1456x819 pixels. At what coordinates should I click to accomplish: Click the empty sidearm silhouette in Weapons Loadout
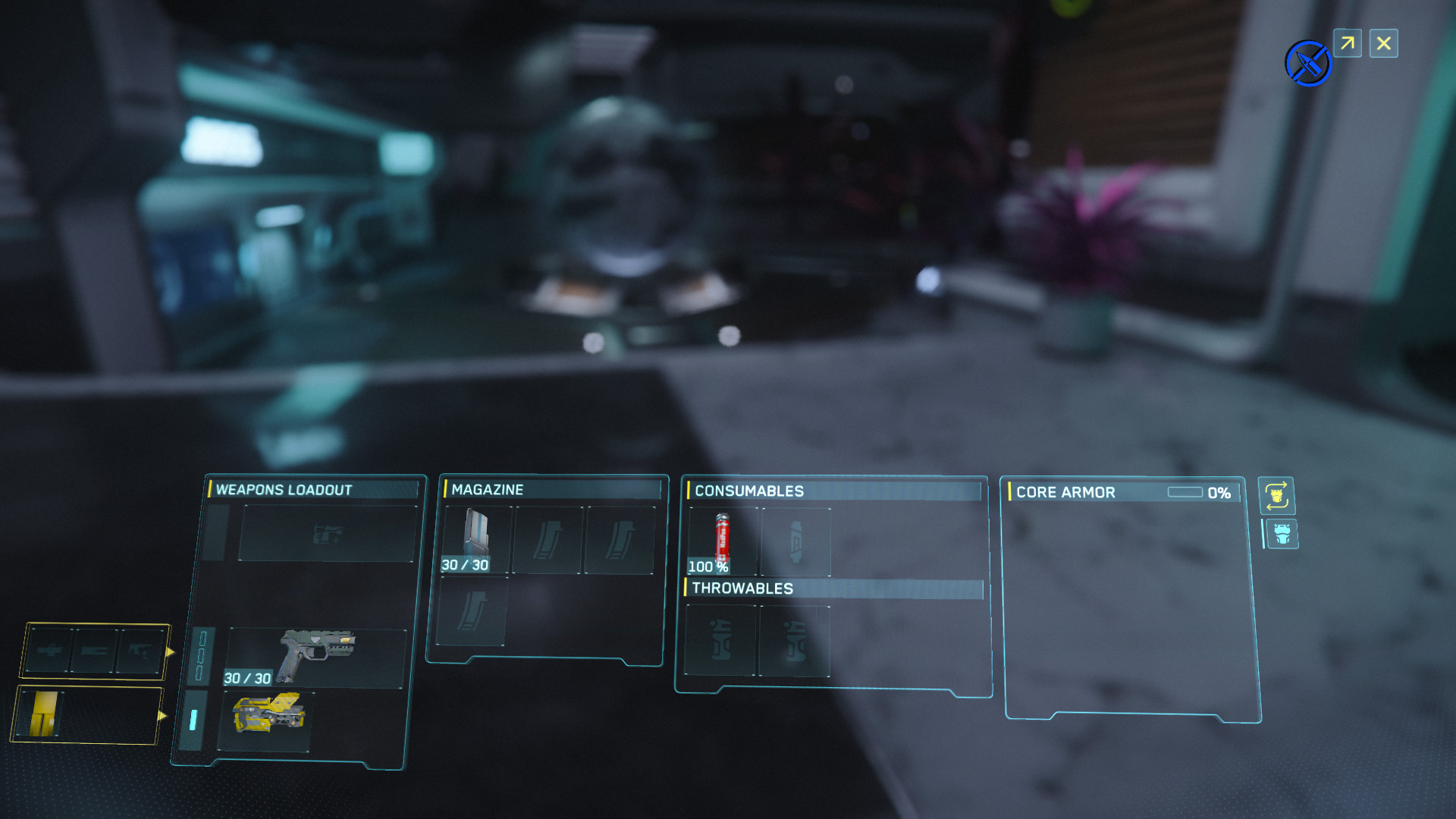pyautogui.click(x=328, y=533)
